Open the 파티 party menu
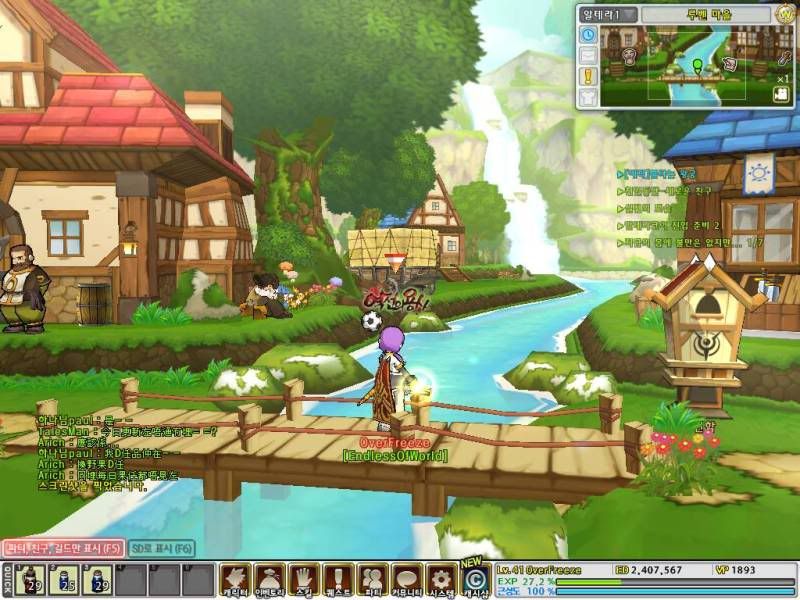800x600 pixels. pos(372,580)
